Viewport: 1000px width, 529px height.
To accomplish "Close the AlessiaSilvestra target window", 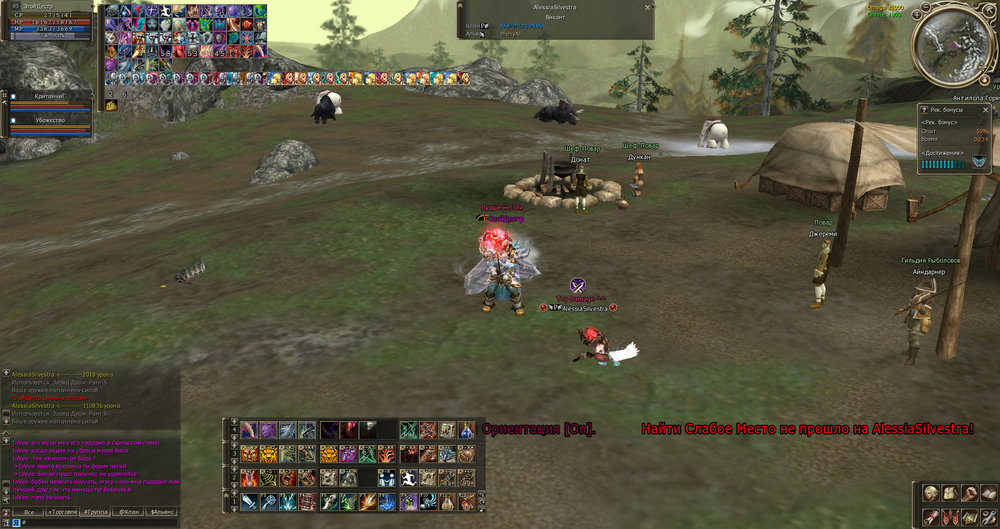I will click(x=648, y=6).
